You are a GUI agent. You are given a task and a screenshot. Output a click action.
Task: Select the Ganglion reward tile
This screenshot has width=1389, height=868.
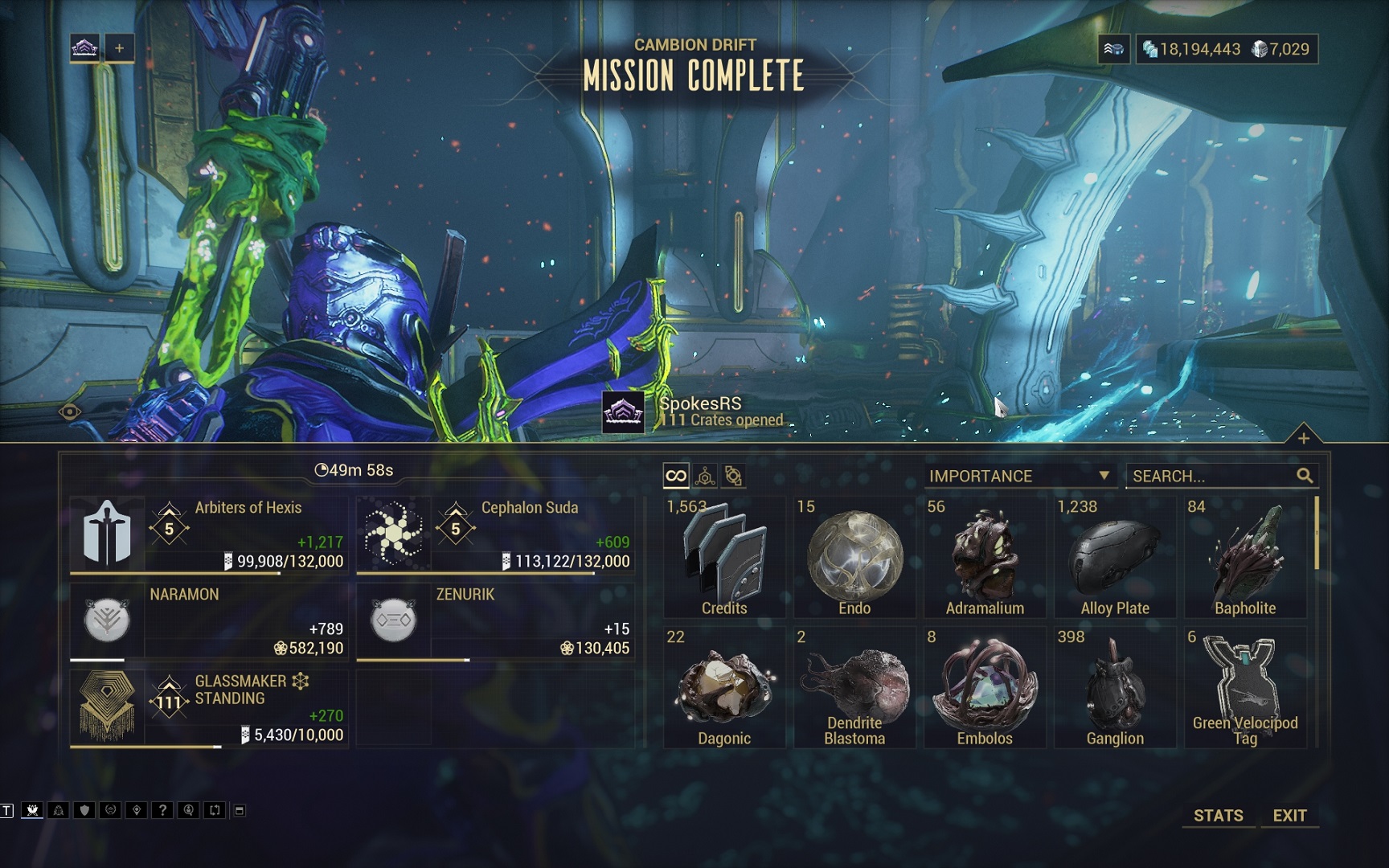click(1115, 687)
